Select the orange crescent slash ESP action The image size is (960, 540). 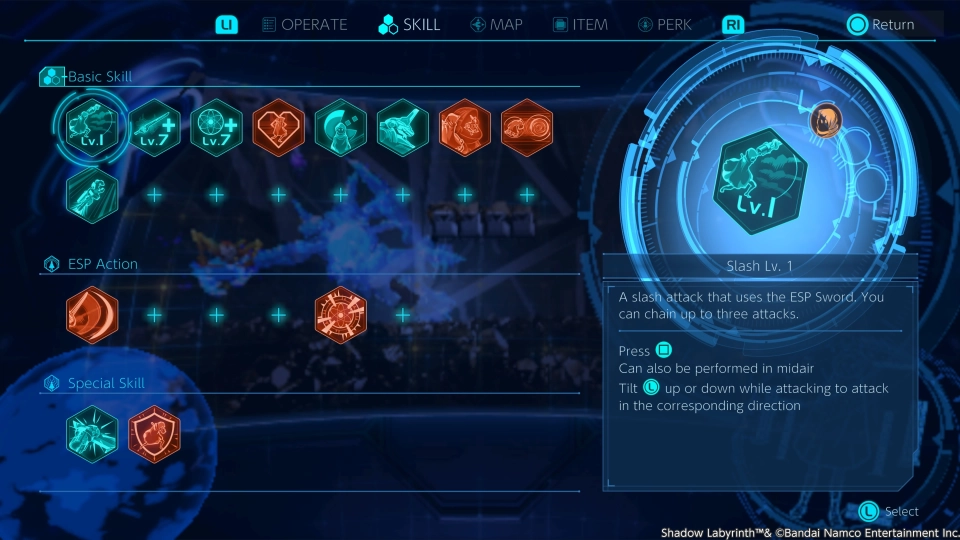92,315
